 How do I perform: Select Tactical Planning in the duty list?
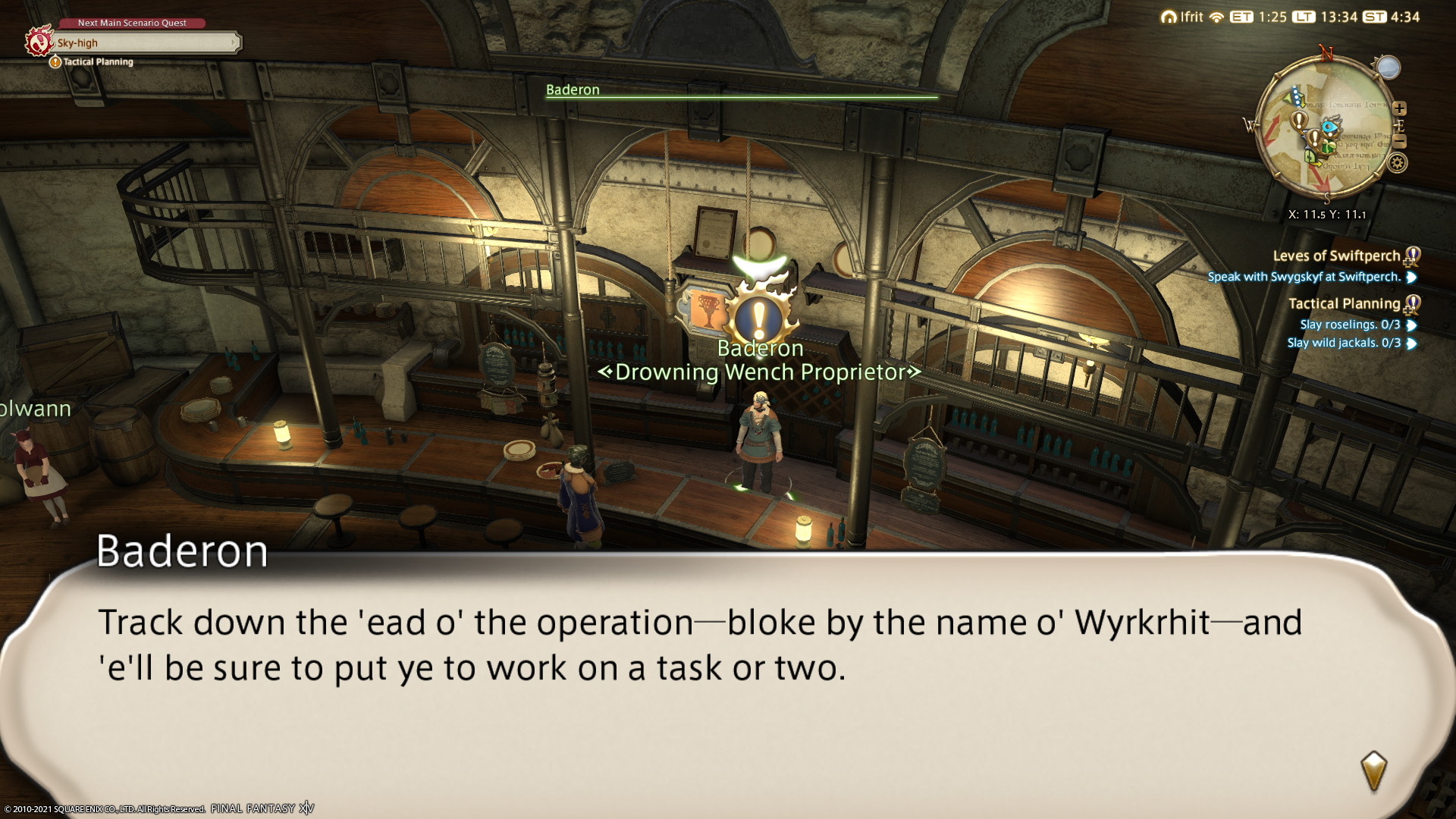point(1344,304)
